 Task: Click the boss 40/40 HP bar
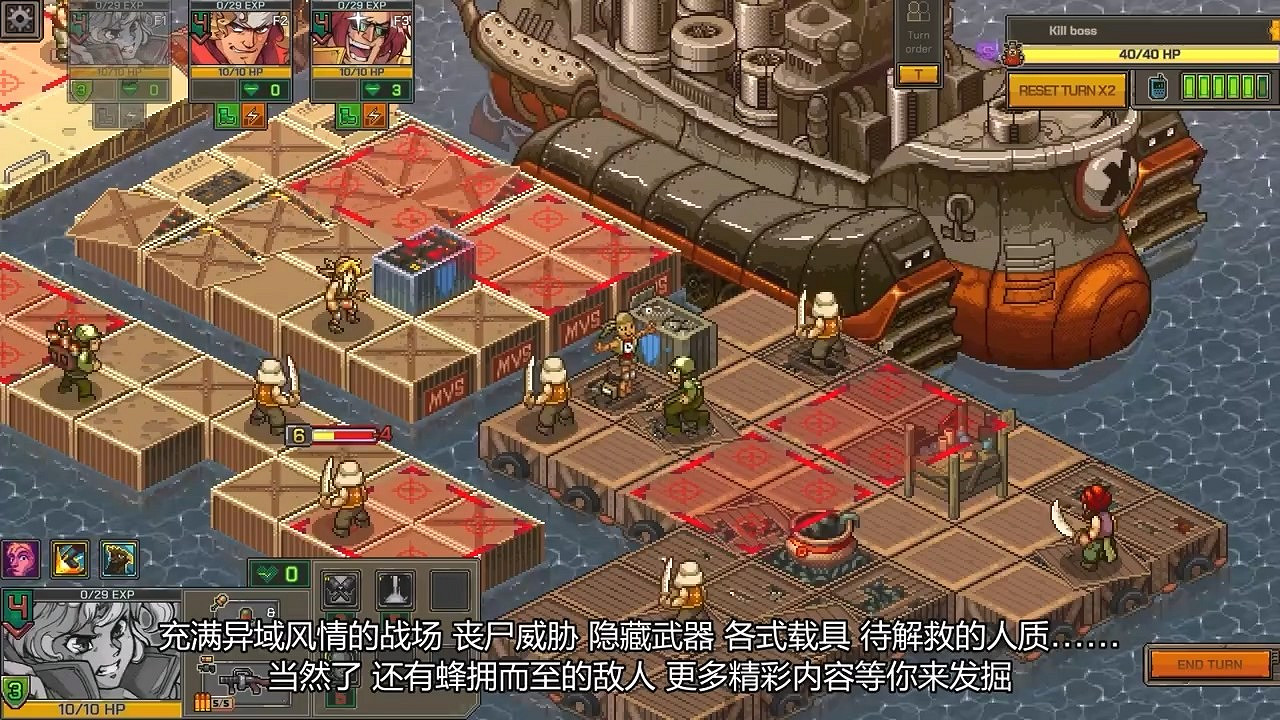pos(1149,53)
